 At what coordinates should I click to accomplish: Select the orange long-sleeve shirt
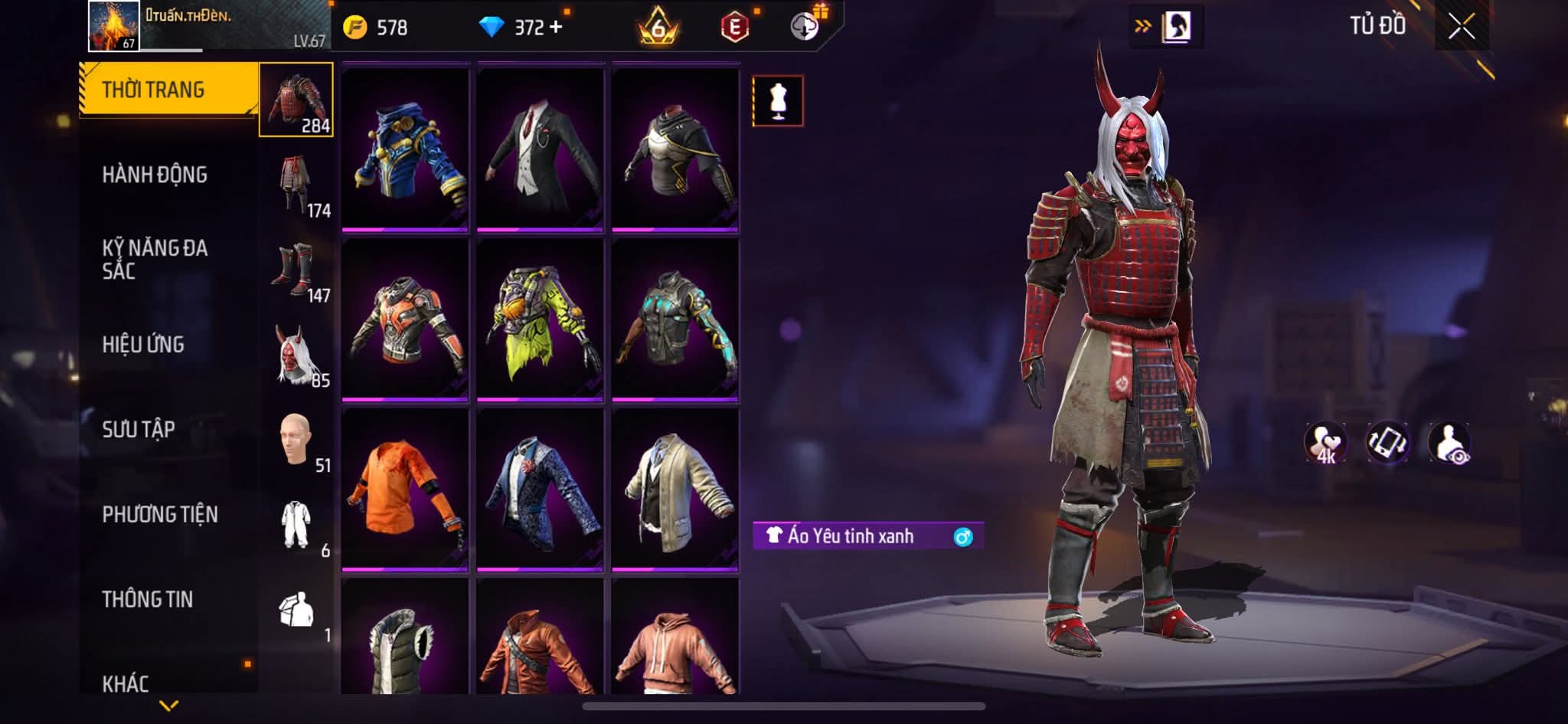point(405,490)
